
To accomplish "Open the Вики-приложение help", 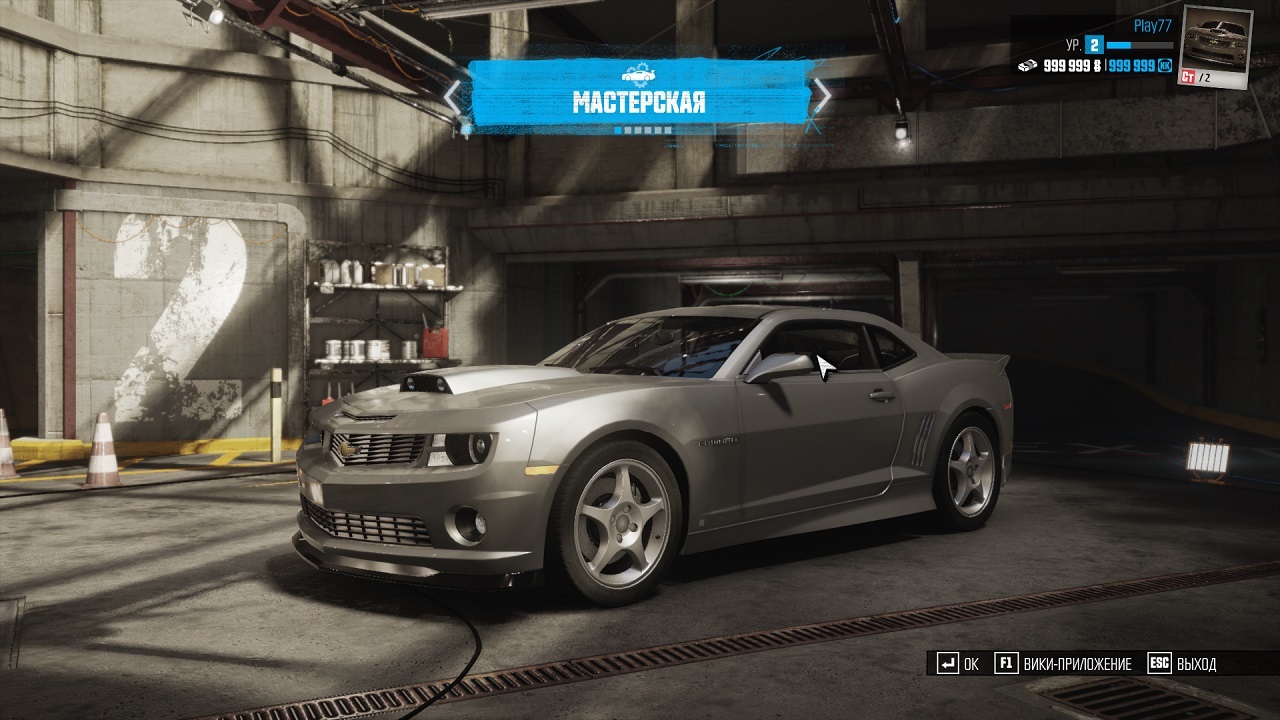I will [1064, 664].
